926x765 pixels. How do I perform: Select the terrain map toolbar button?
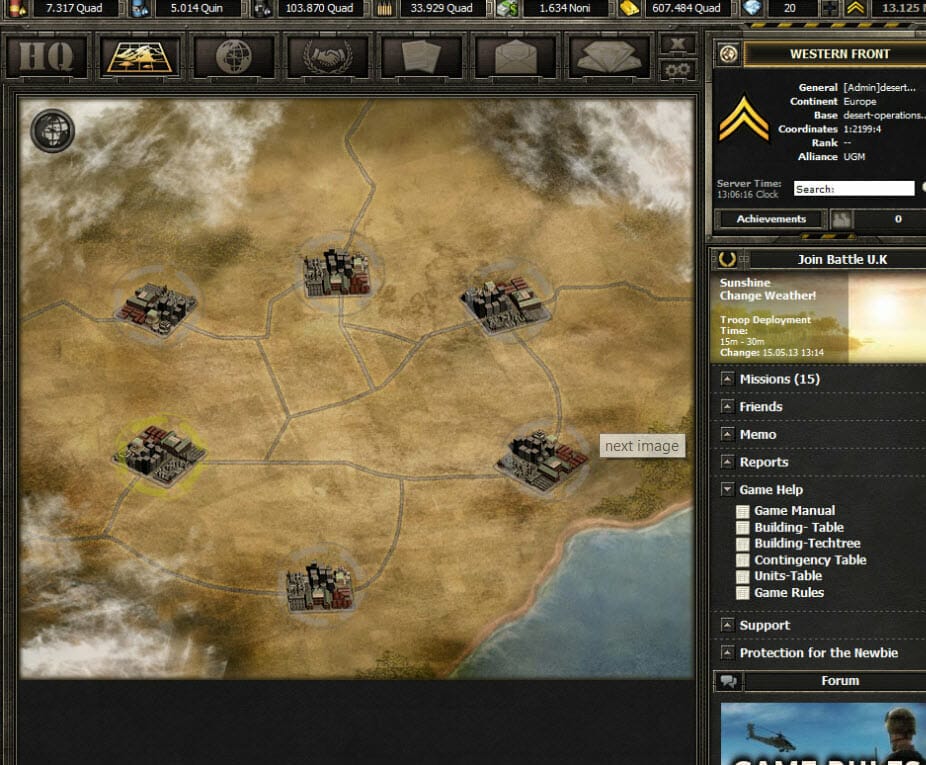(x=142, y=56)
